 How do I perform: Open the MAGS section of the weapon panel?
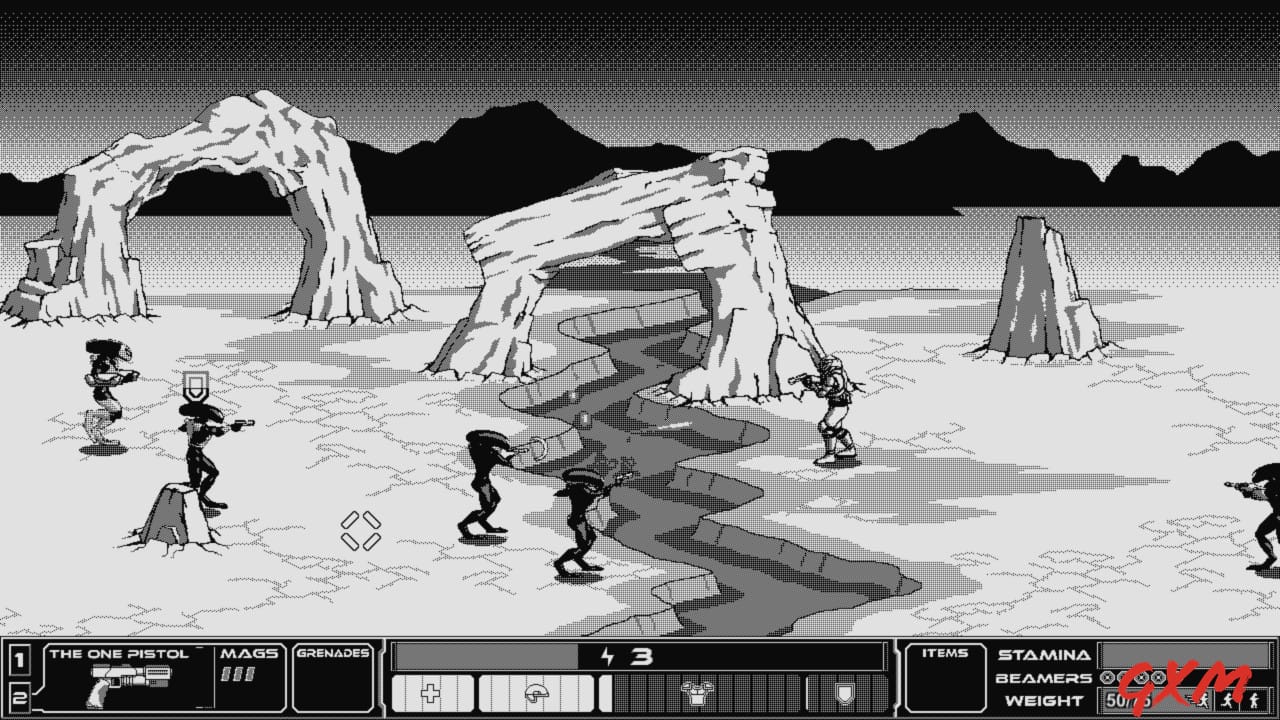pyautogui.click(x=249, y=655)
